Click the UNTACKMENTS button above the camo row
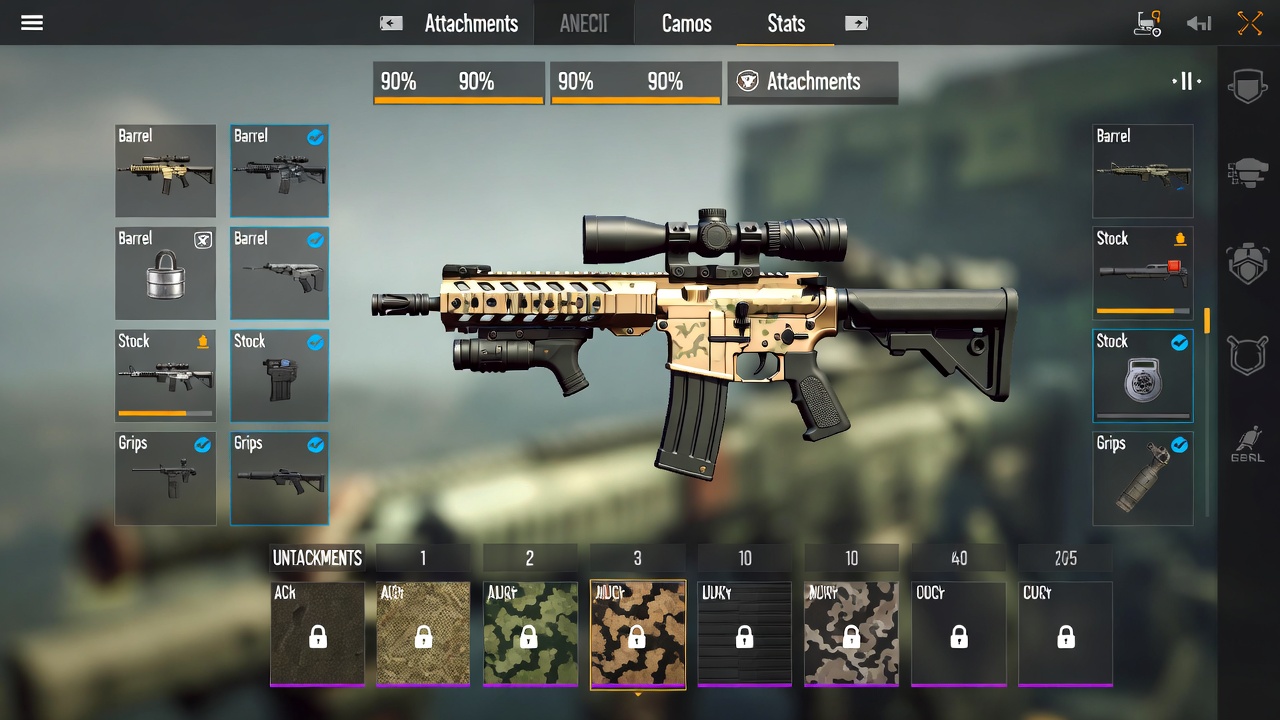1280x720 pixels. [316, 558]
